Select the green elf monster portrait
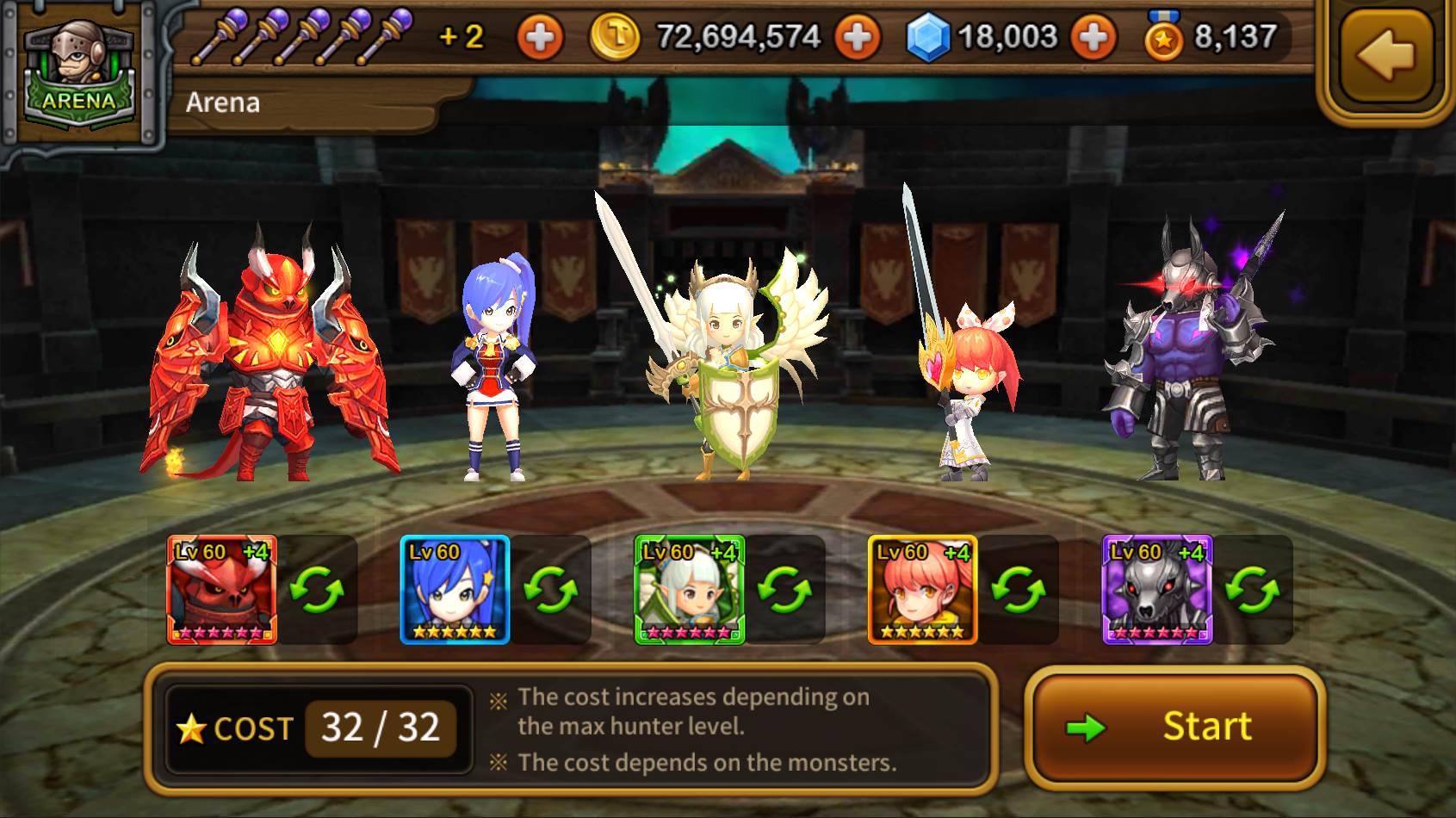This screenshot has width=1456, height=818. coord(690,590)
